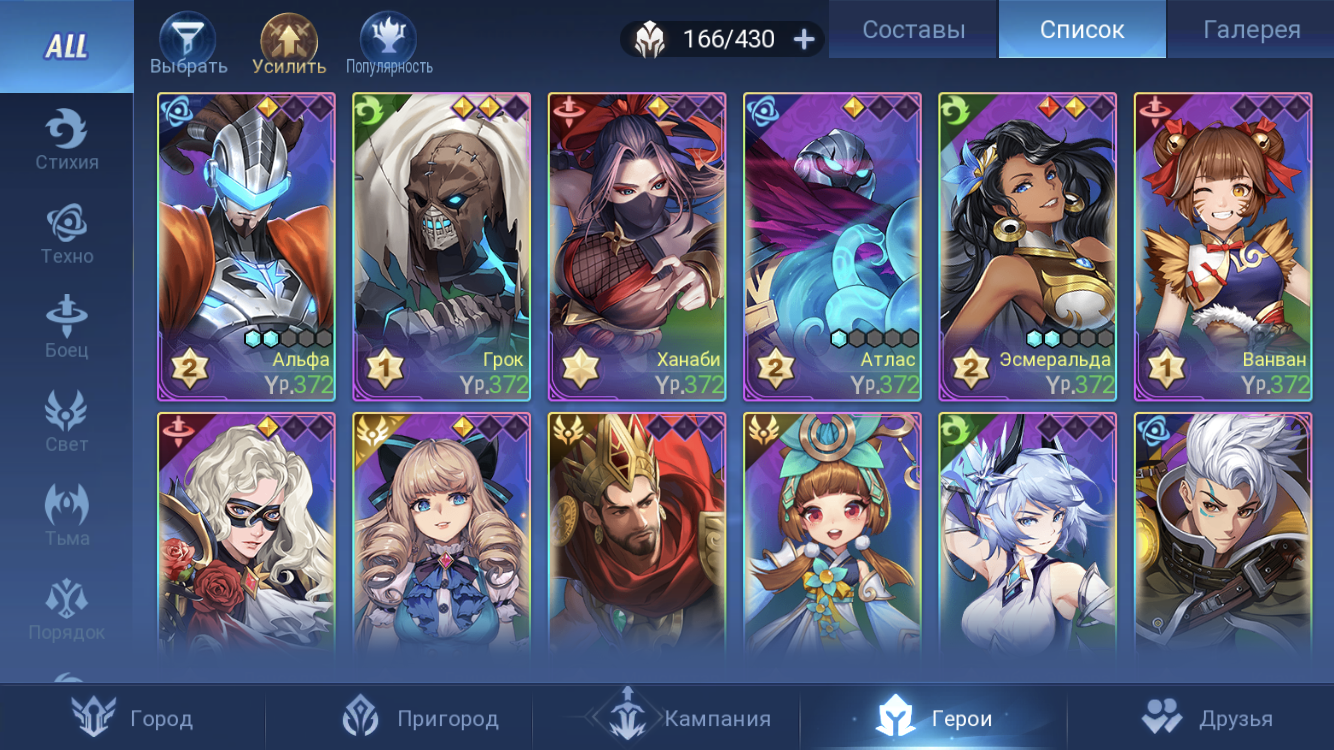Go to the Город screen
Image resolution: width=1334 pixels, height=750 pixels.
[x=133, y=718]
